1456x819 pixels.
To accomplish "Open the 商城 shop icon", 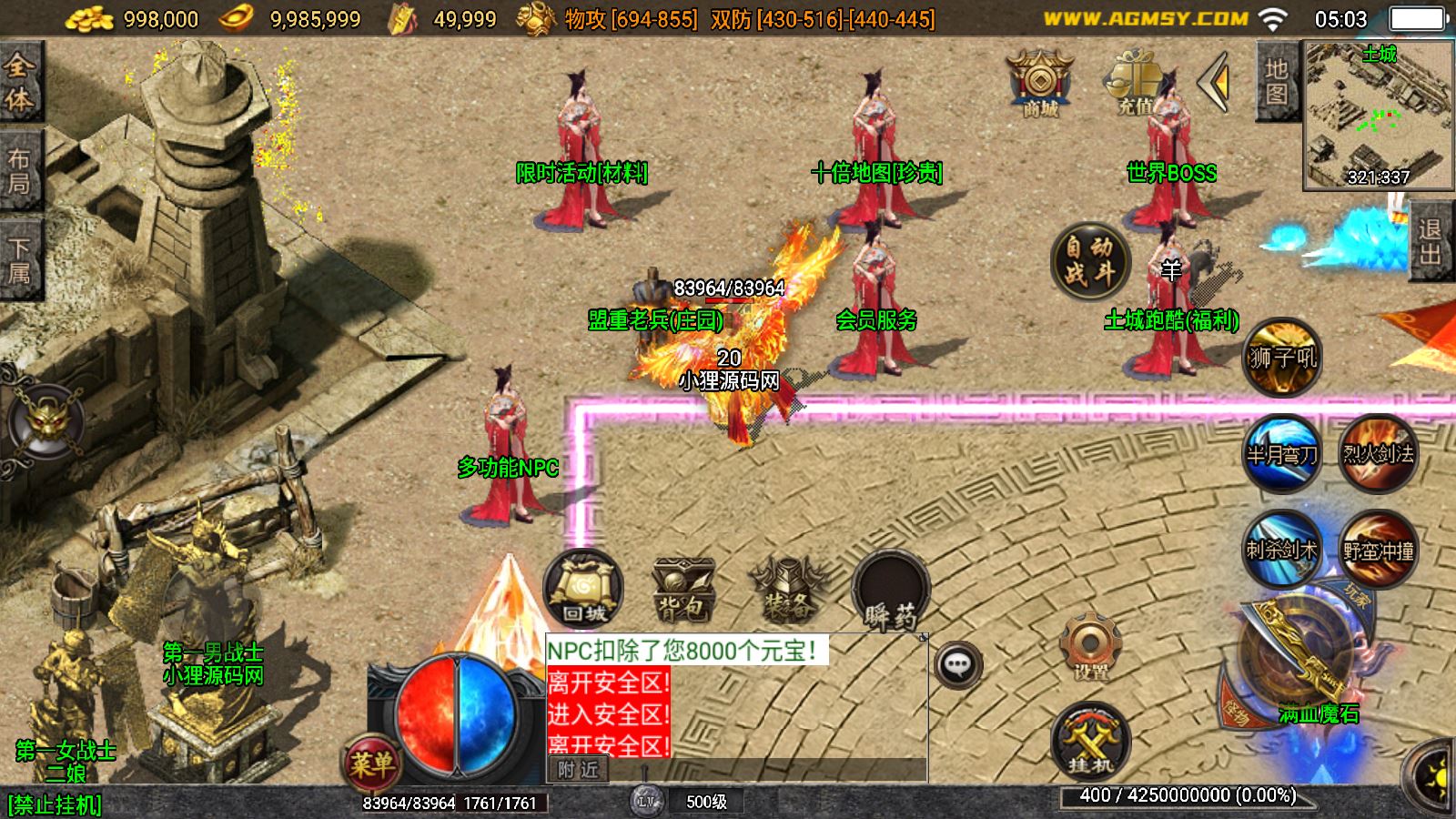I will click(x=1040, y=82).
